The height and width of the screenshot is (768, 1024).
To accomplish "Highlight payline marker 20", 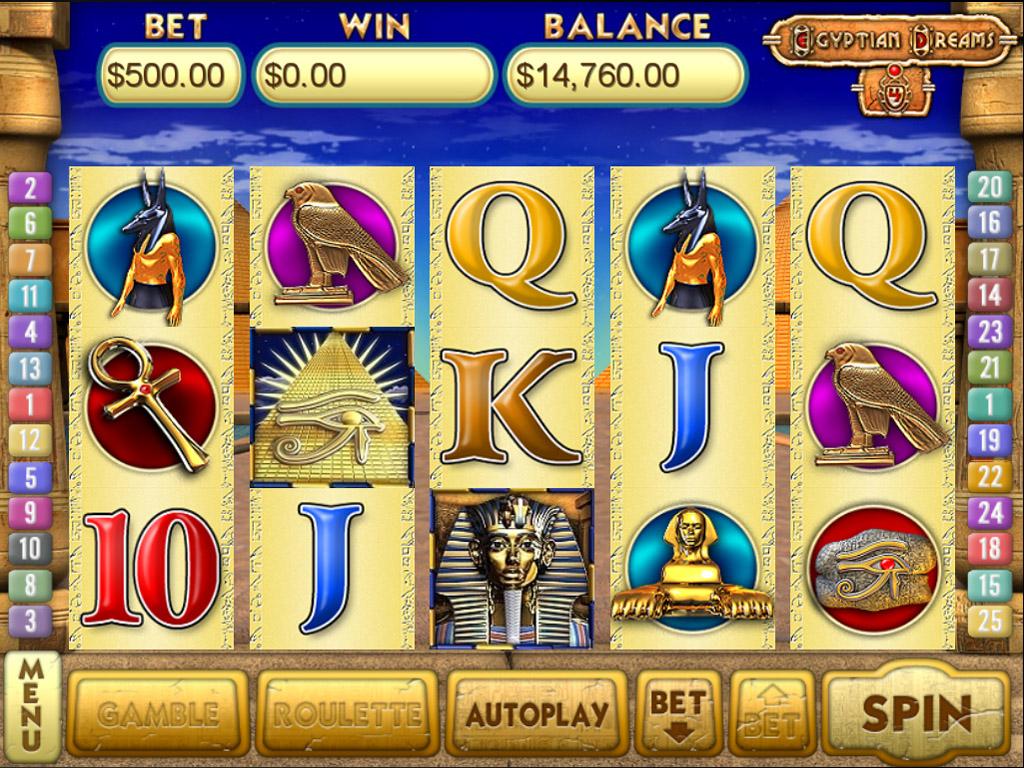I will coord(989,186).
